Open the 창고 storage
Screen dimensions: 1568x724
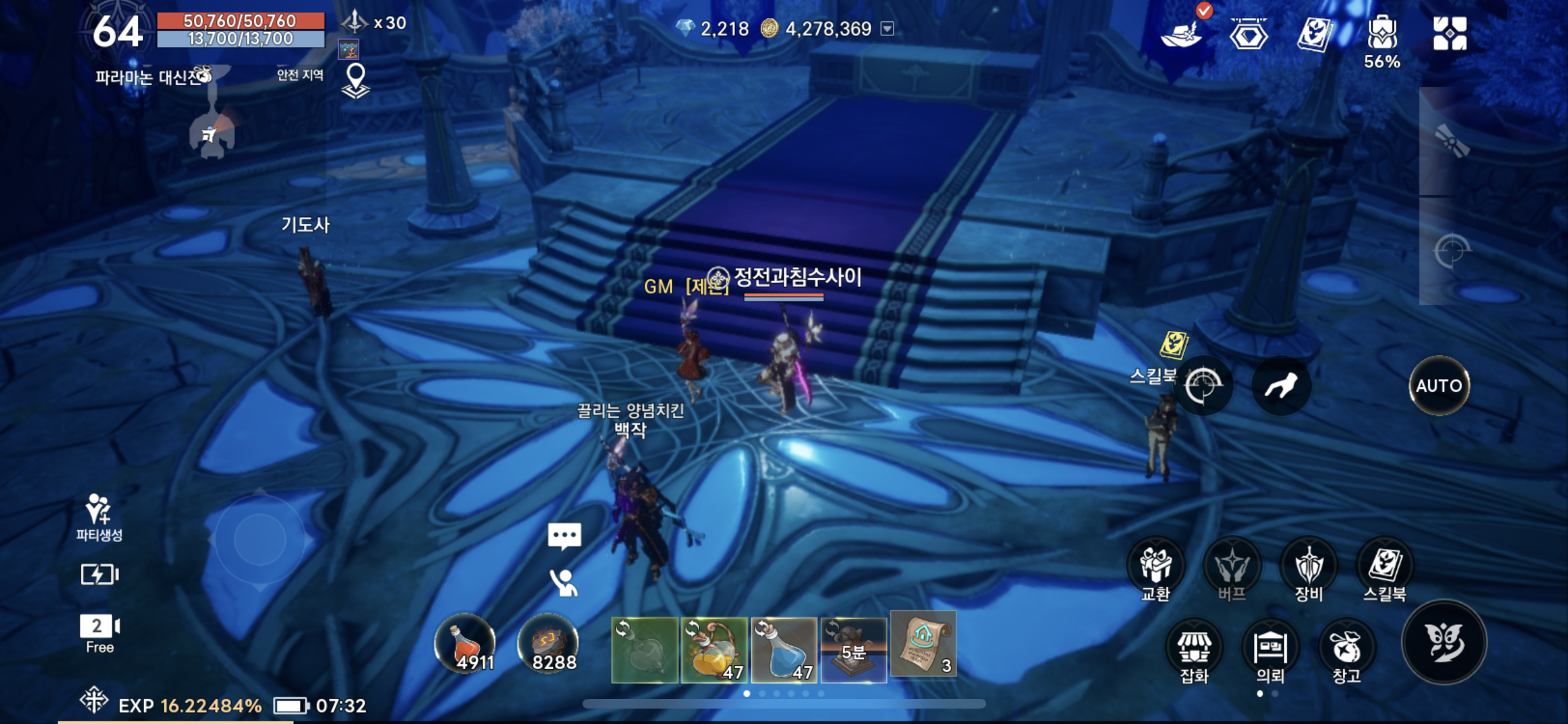[1346, 649]
